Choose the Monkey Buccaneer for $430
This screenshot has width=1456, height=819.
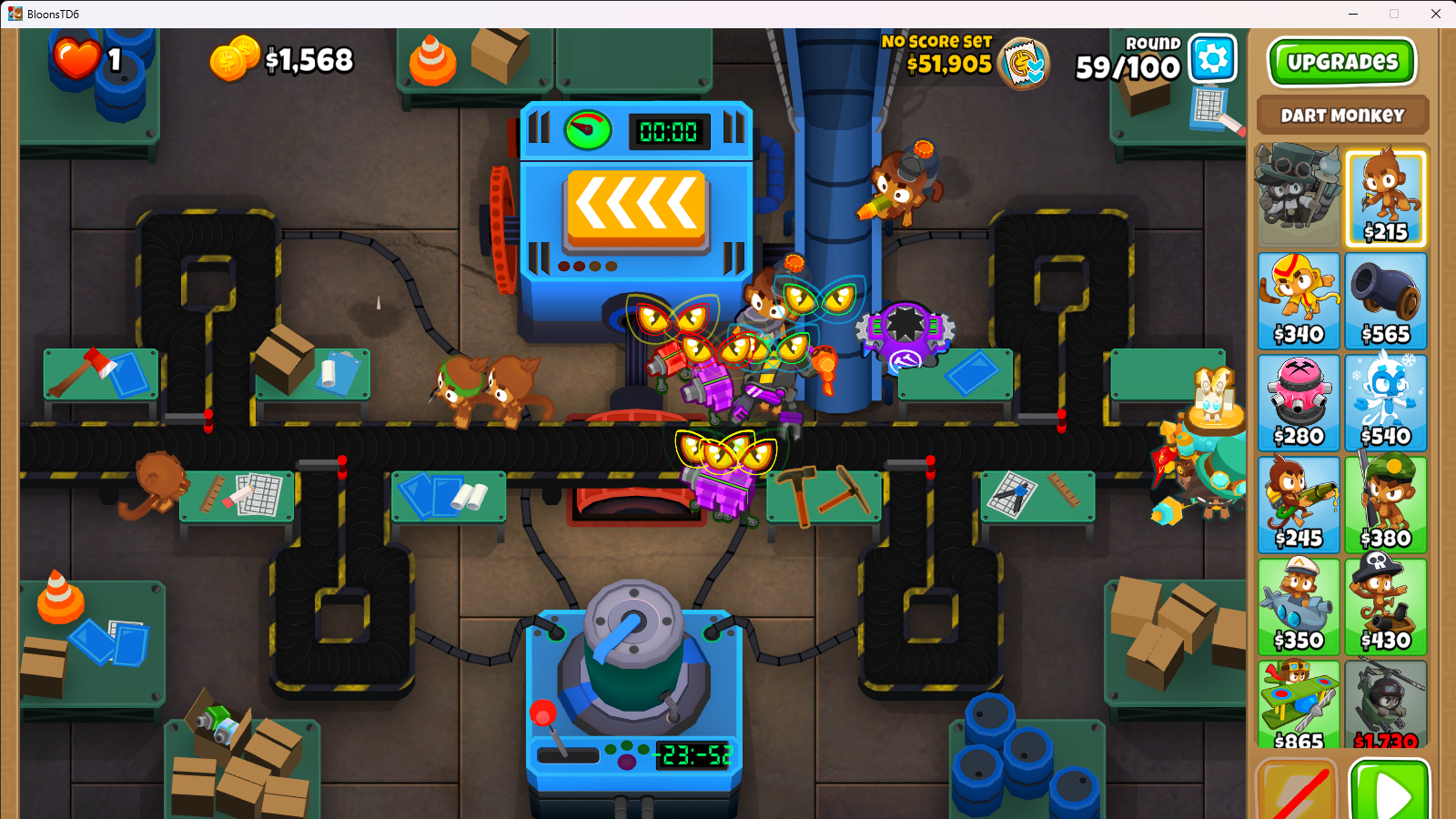pos(1385,607)
